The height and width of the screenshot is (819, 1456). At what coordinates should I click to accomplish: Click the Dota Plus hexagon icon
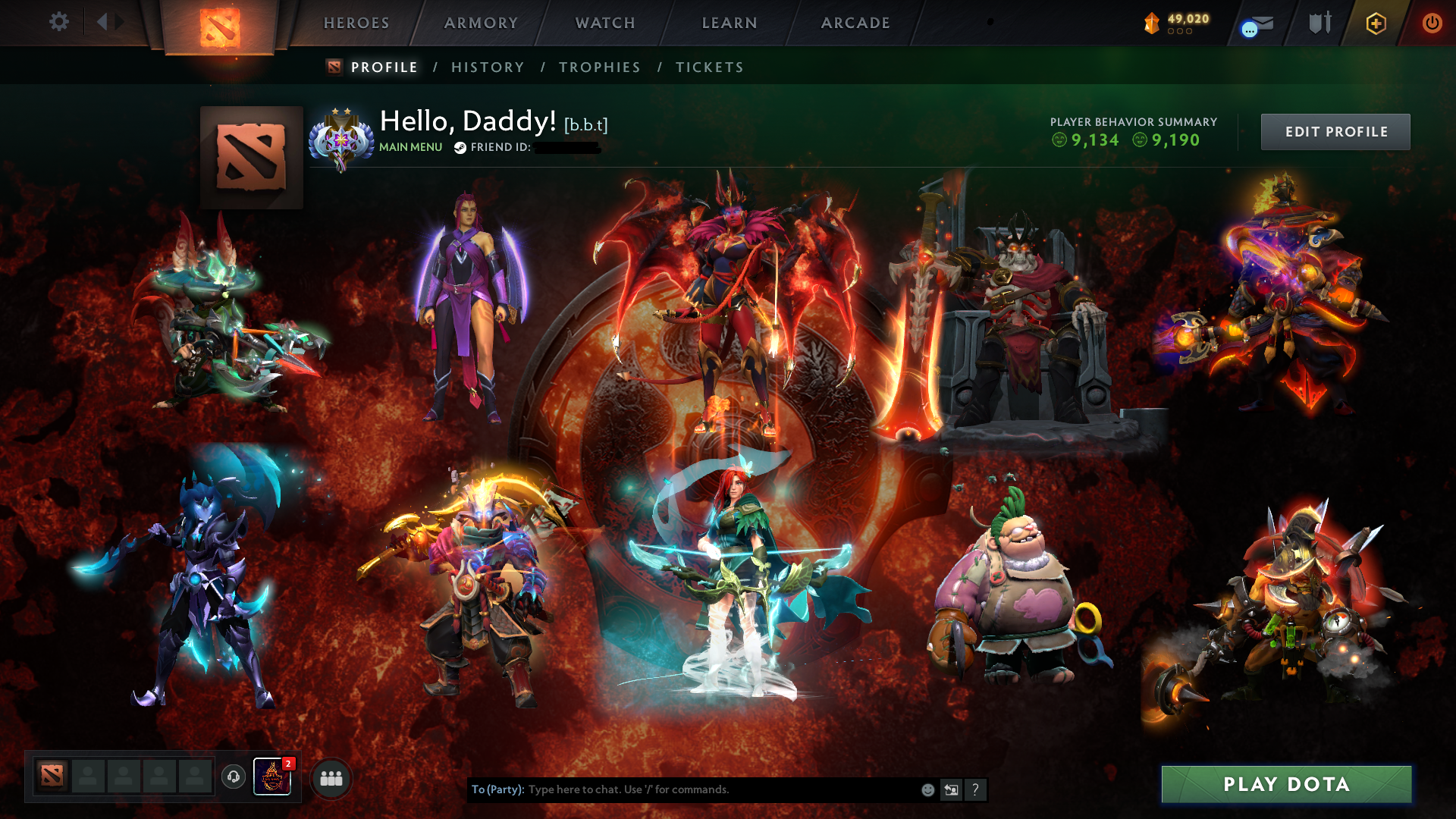click(1376, 23)
